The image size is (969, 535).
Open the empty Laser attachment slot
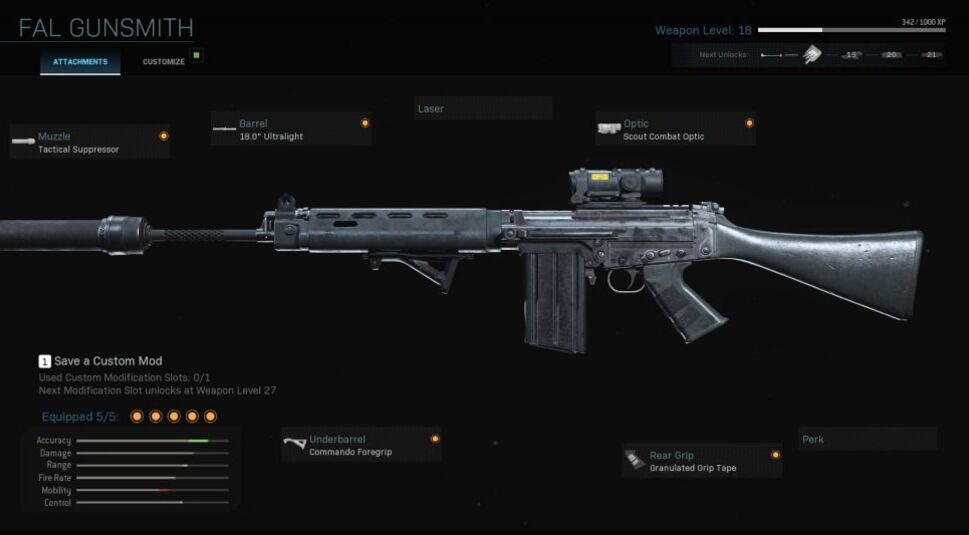tap(483, 108)
